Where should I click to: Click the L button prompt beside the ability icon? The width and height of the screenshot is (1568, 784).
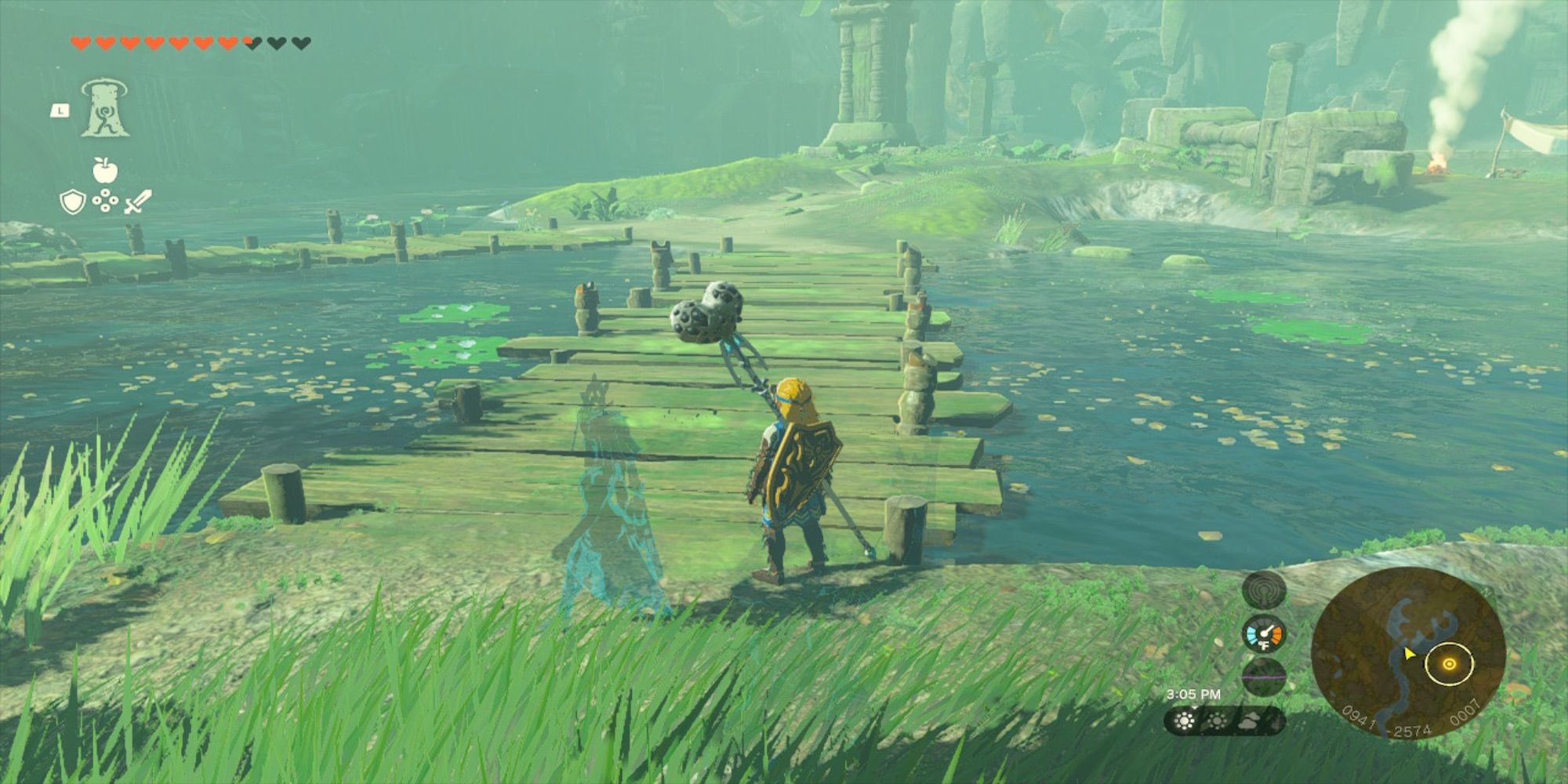[60, 111]
